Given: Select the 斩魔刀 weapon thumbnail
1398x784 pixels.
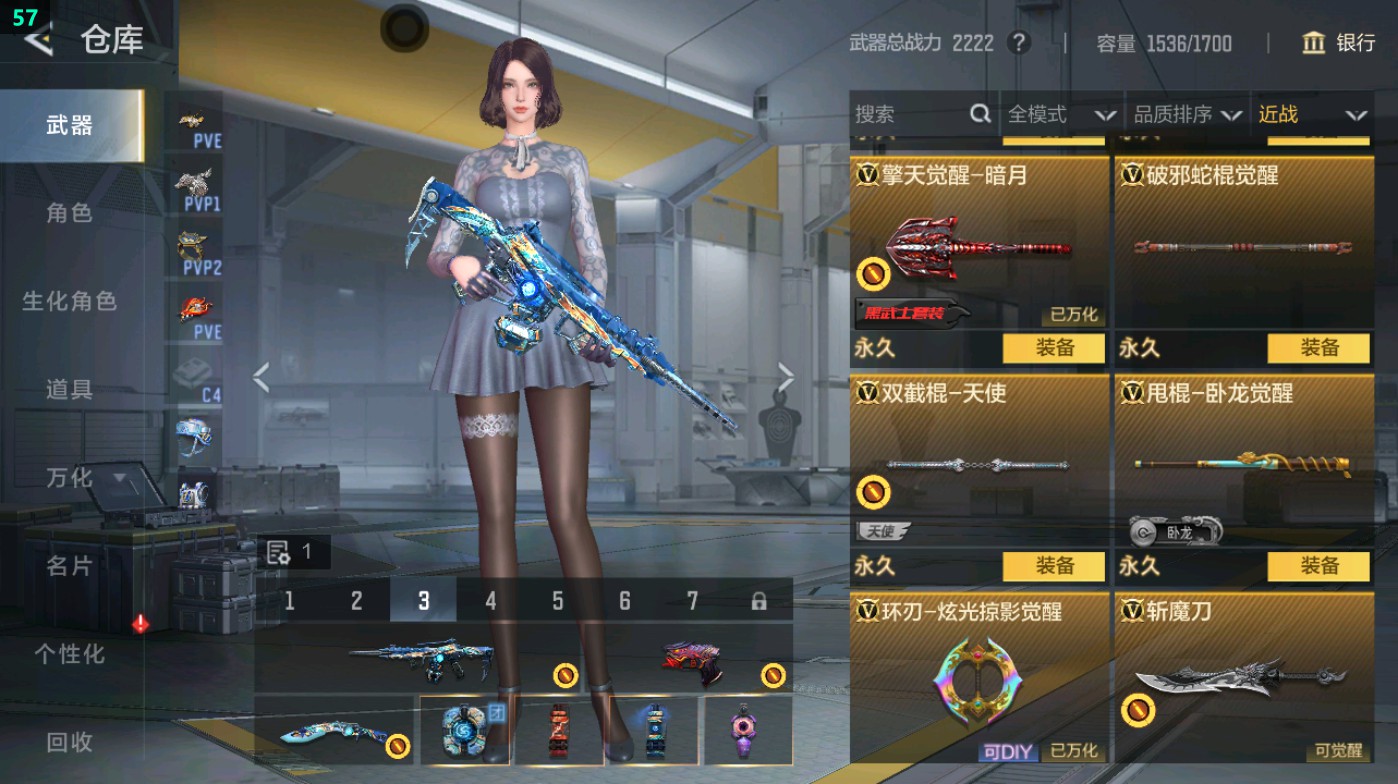Looking at the screenshot, I should 1243,680.
